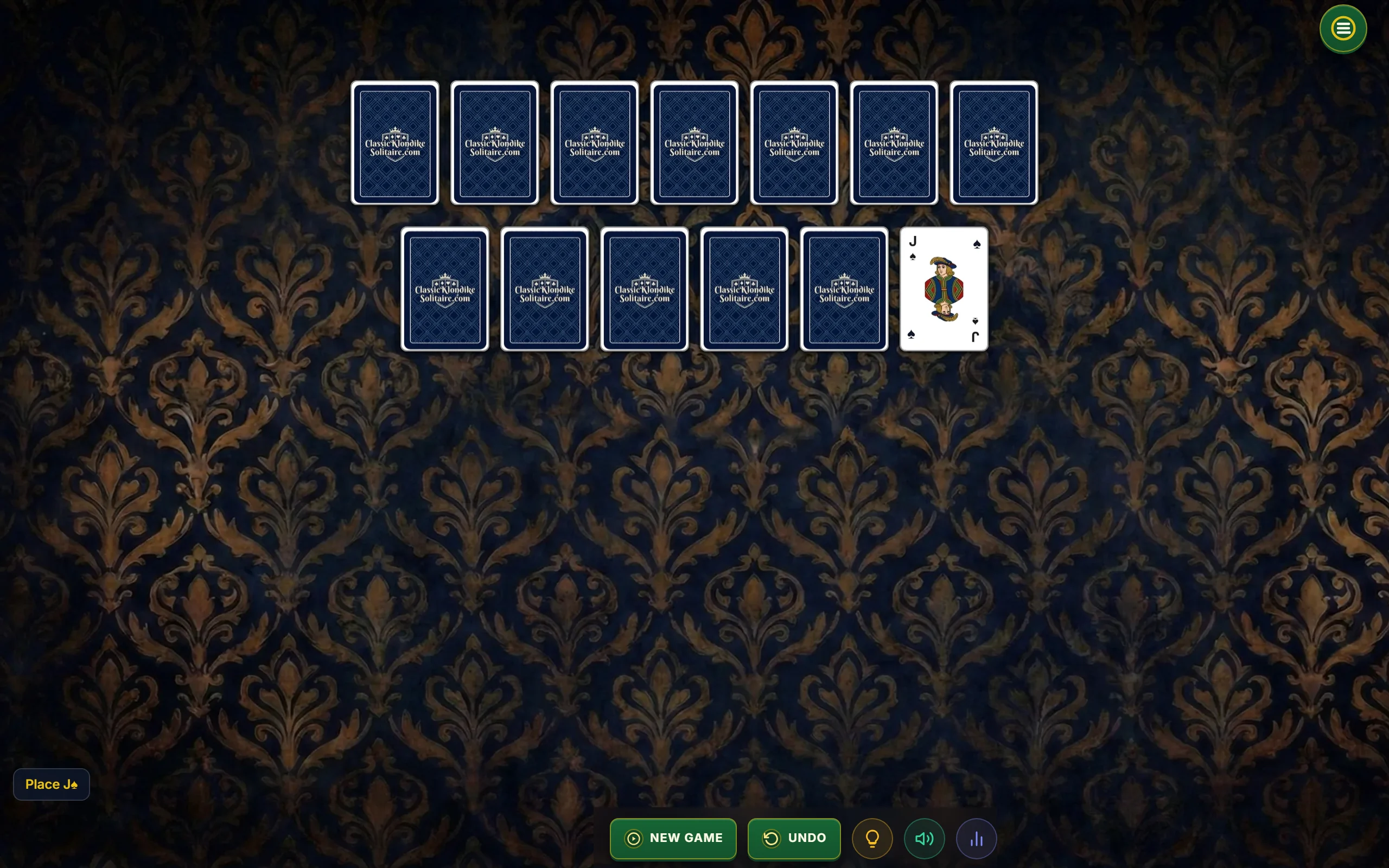Click the circular play icon inside NEW GAME button
1389x868 pixels.
coord(634,838)
